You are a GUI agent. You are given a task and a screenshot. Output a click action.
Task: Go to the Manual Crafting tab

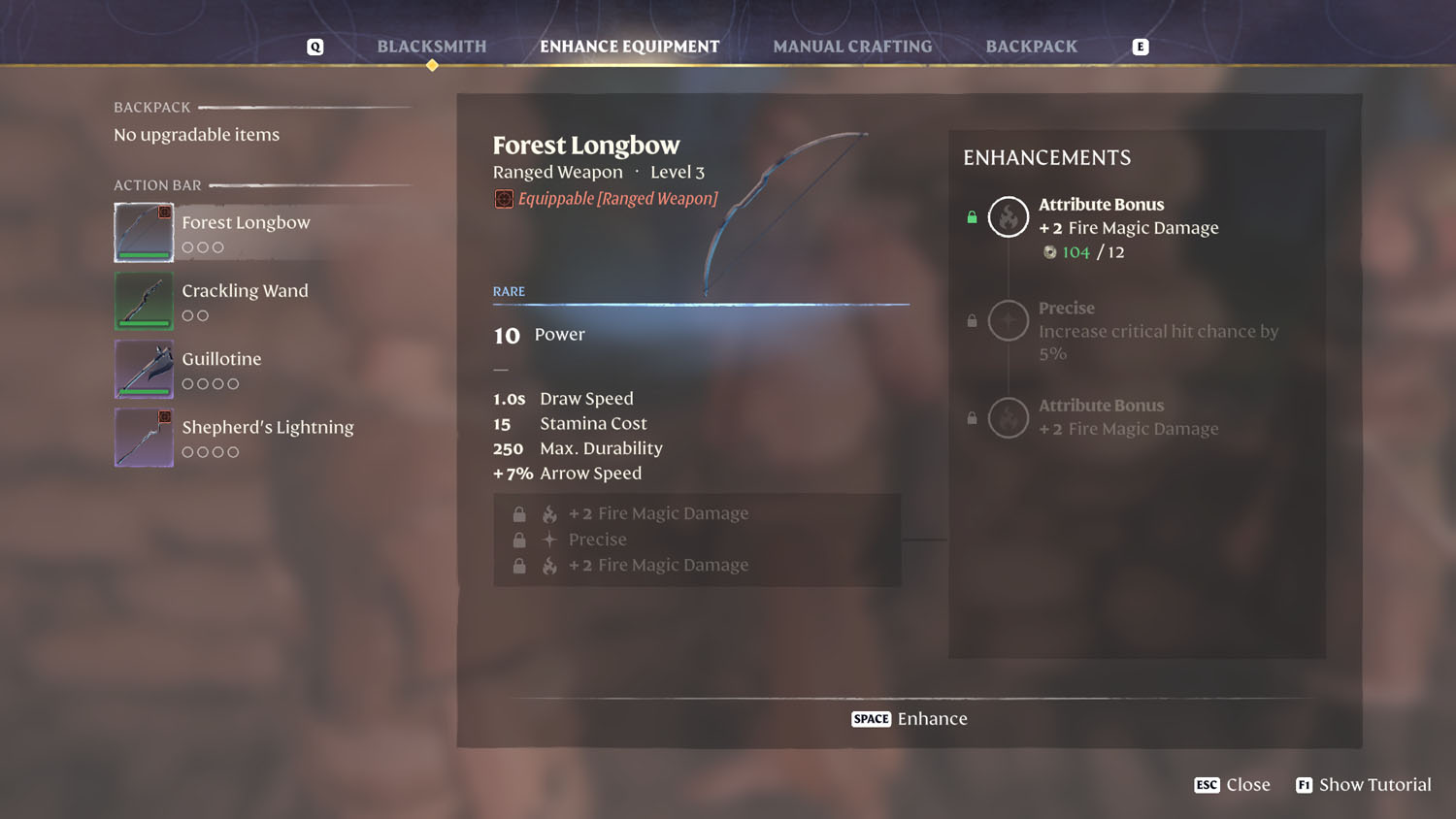pos(852,47)
